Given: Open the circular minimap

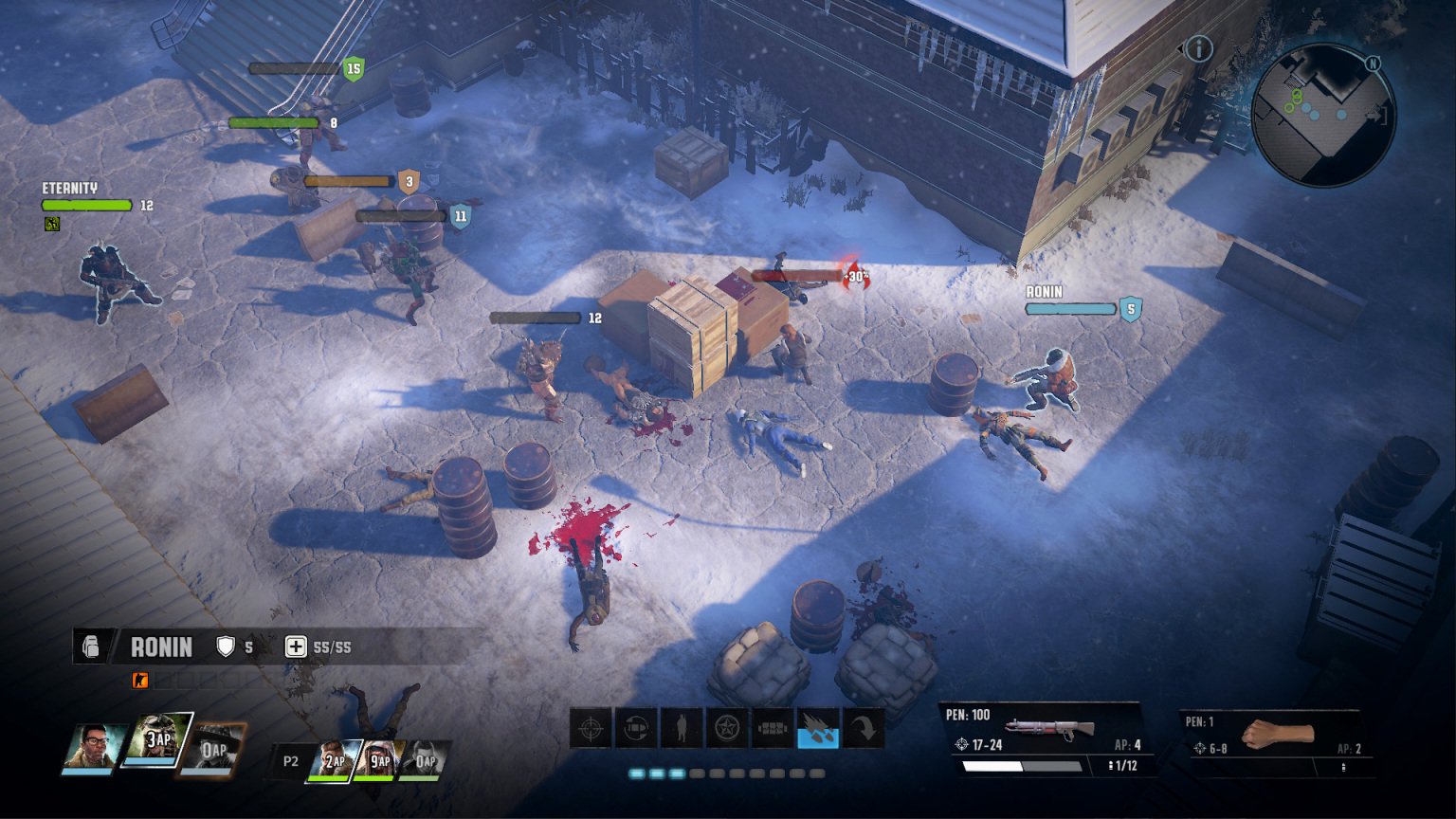Looking at the screenshot, I should click(1323, 114).
